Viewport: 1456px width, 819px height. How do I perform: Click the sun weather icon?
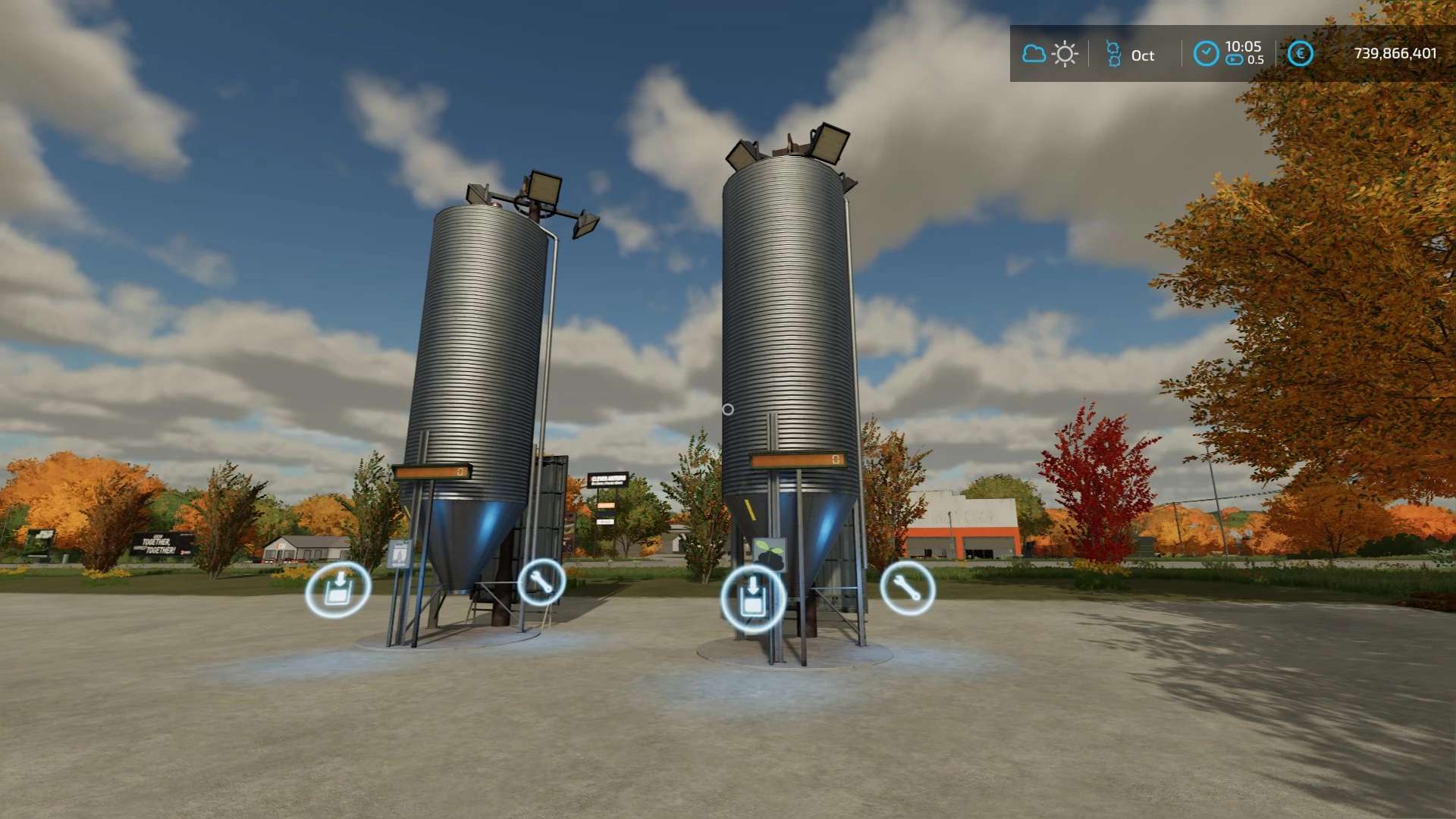click(x=1065, y=54)
